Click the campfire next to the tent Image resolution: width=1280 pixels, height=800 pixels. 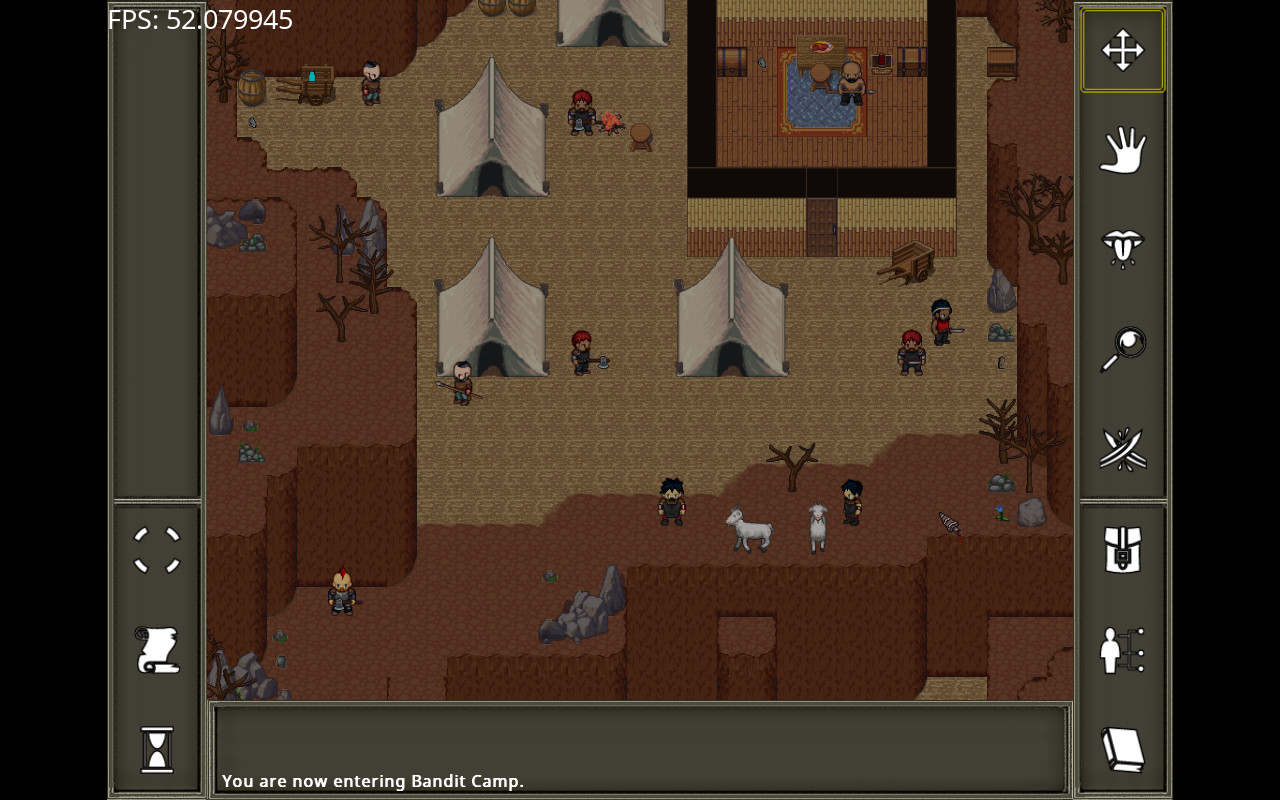point(612,123)
